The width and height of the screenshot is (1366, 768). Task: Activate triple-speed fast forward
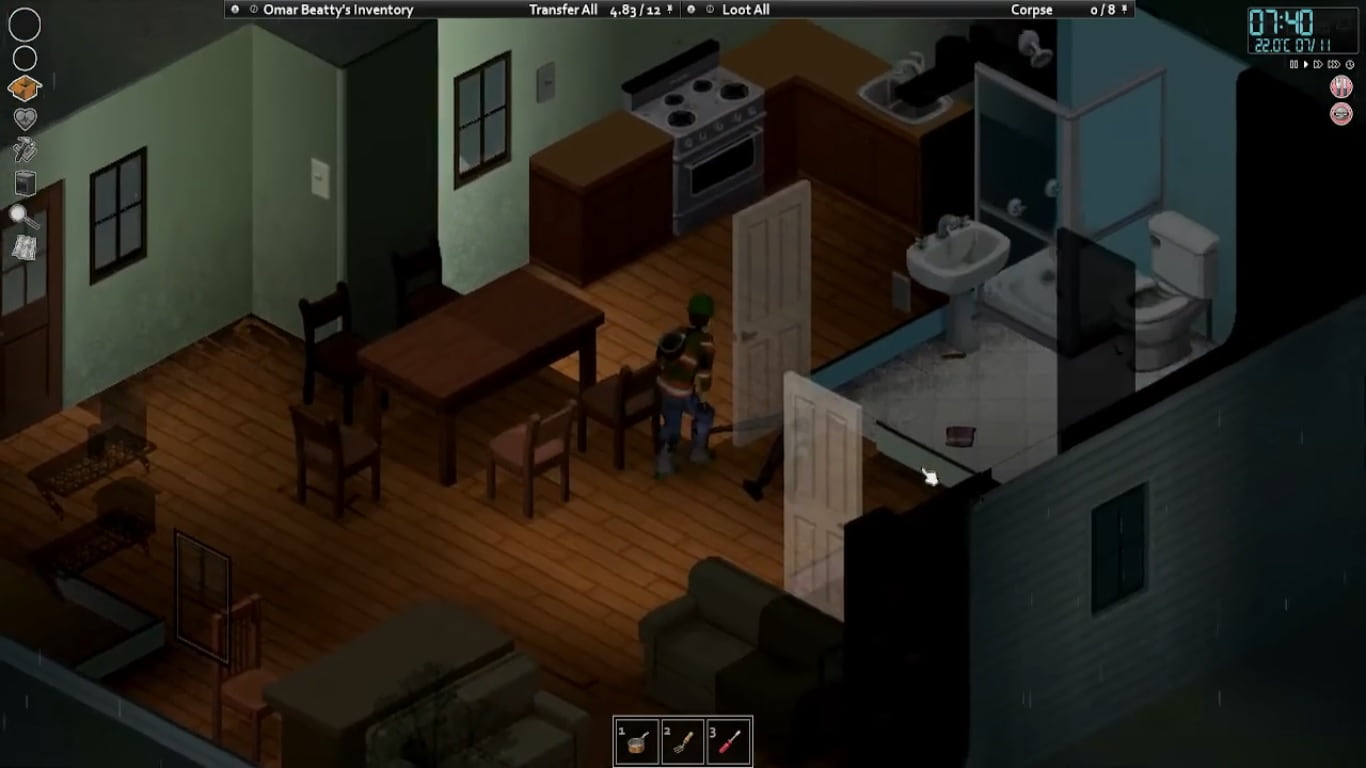coord(1334,64)
